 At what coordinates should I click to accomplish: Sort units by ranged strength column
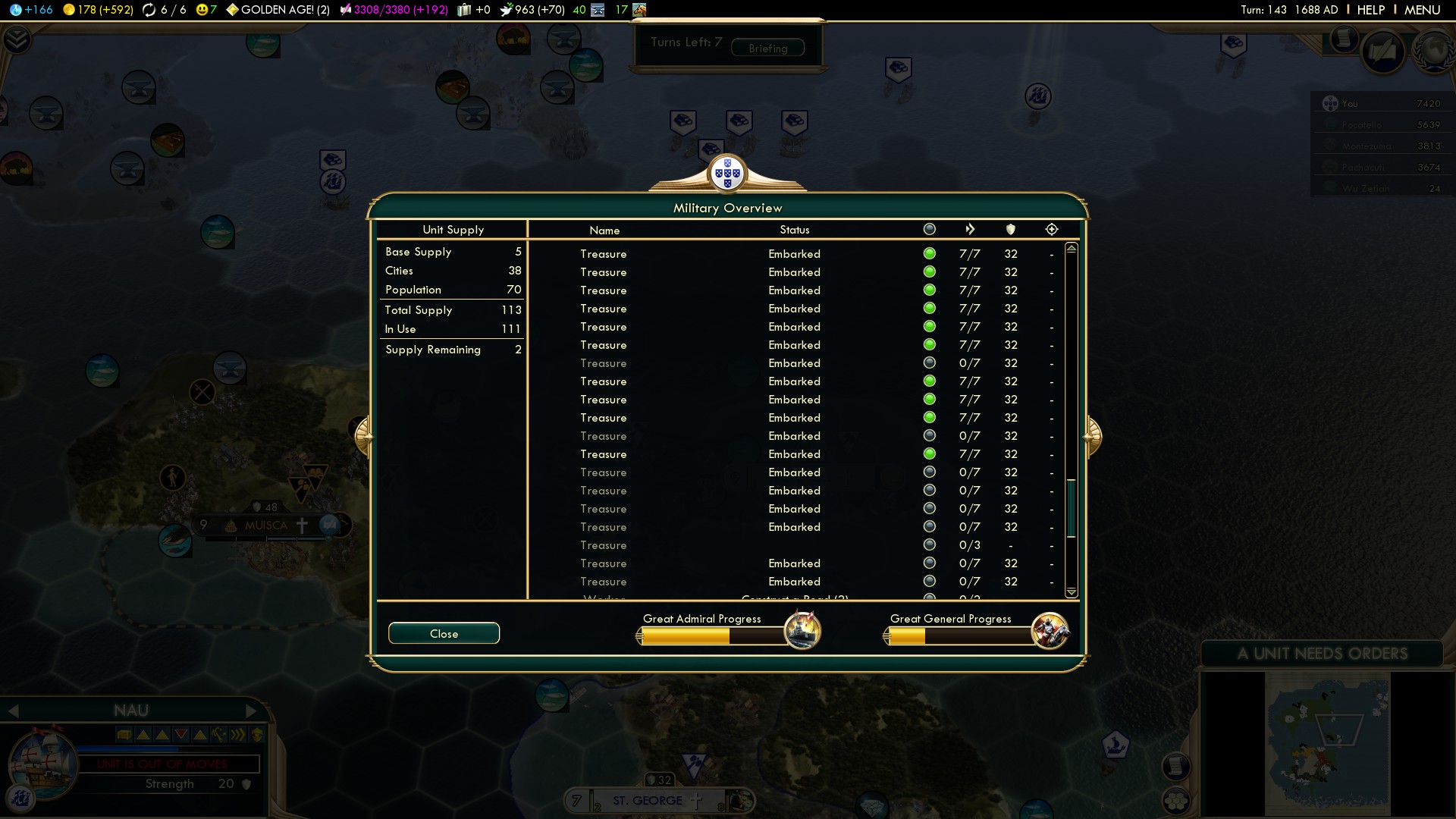point(1051,229)
